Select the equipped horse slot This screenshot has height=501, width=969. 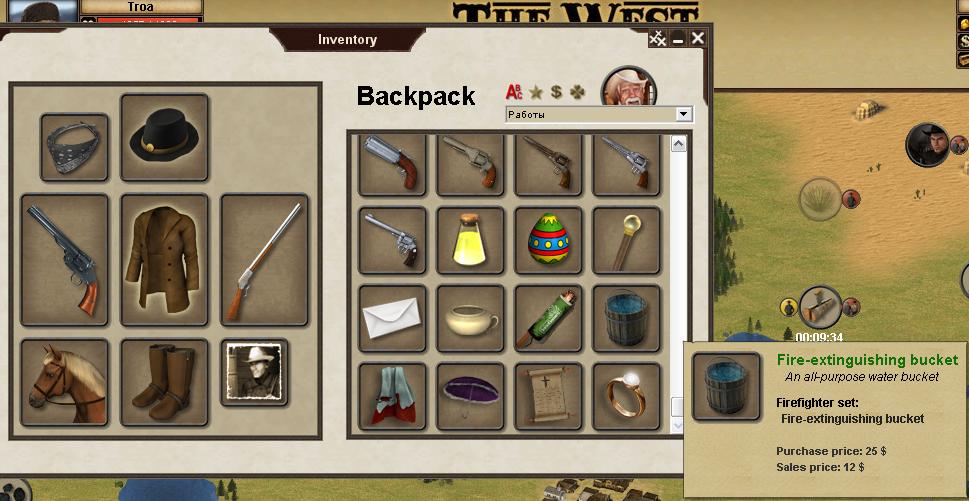click(x=64, y=381)
